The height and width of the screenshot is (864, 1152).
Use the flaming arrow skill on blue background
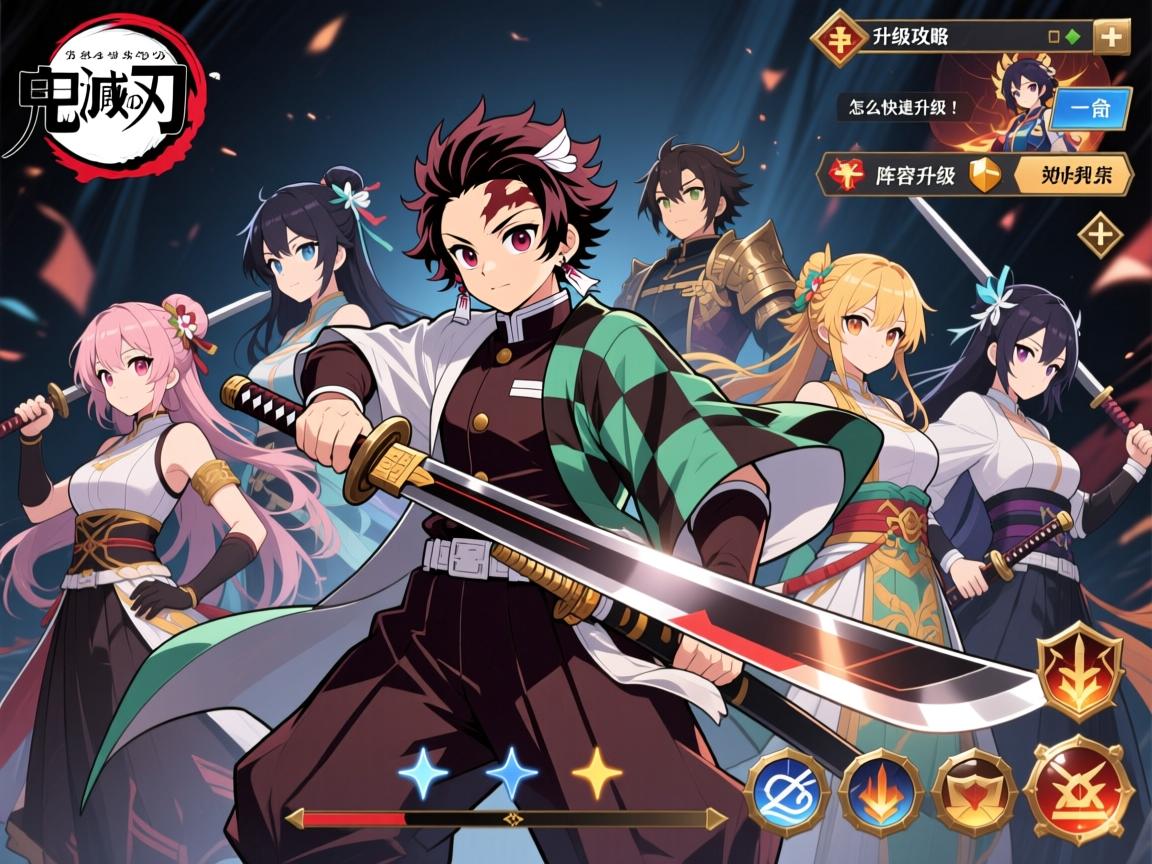879,792
